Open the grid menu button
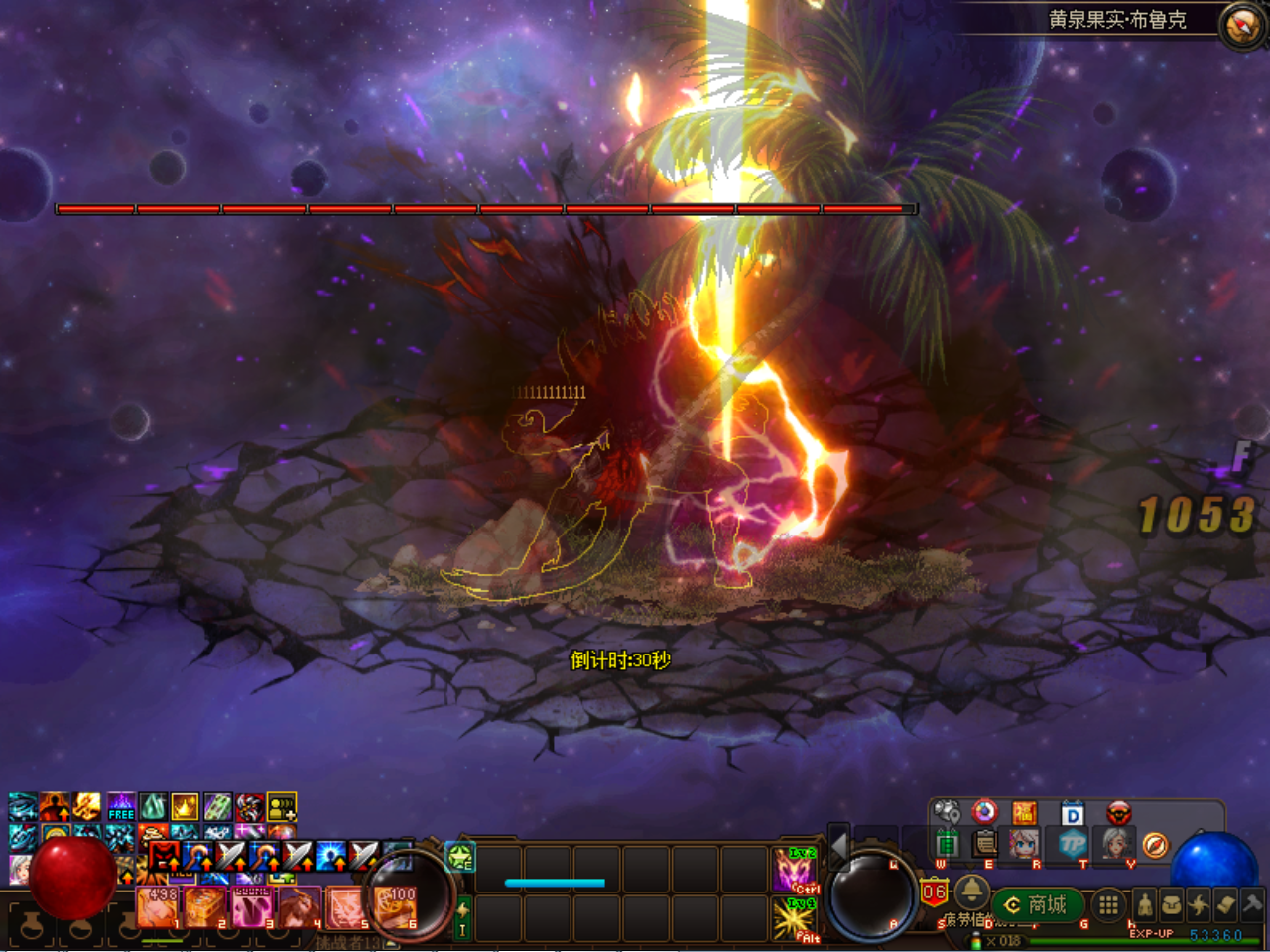1270x952 pixels. pos(1108,904)
